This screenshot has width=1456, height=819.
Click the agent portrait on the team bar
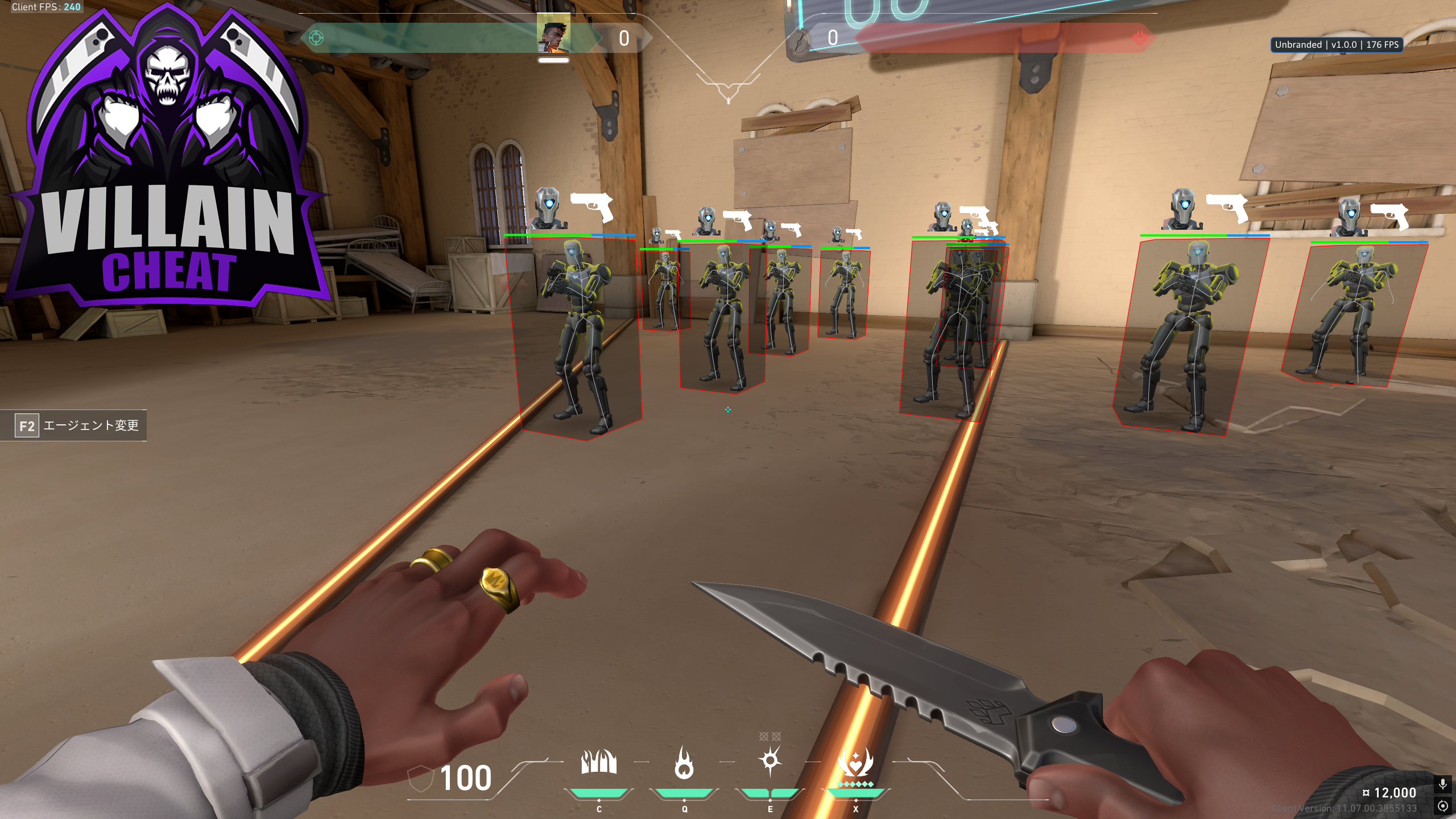pos(553,37)
